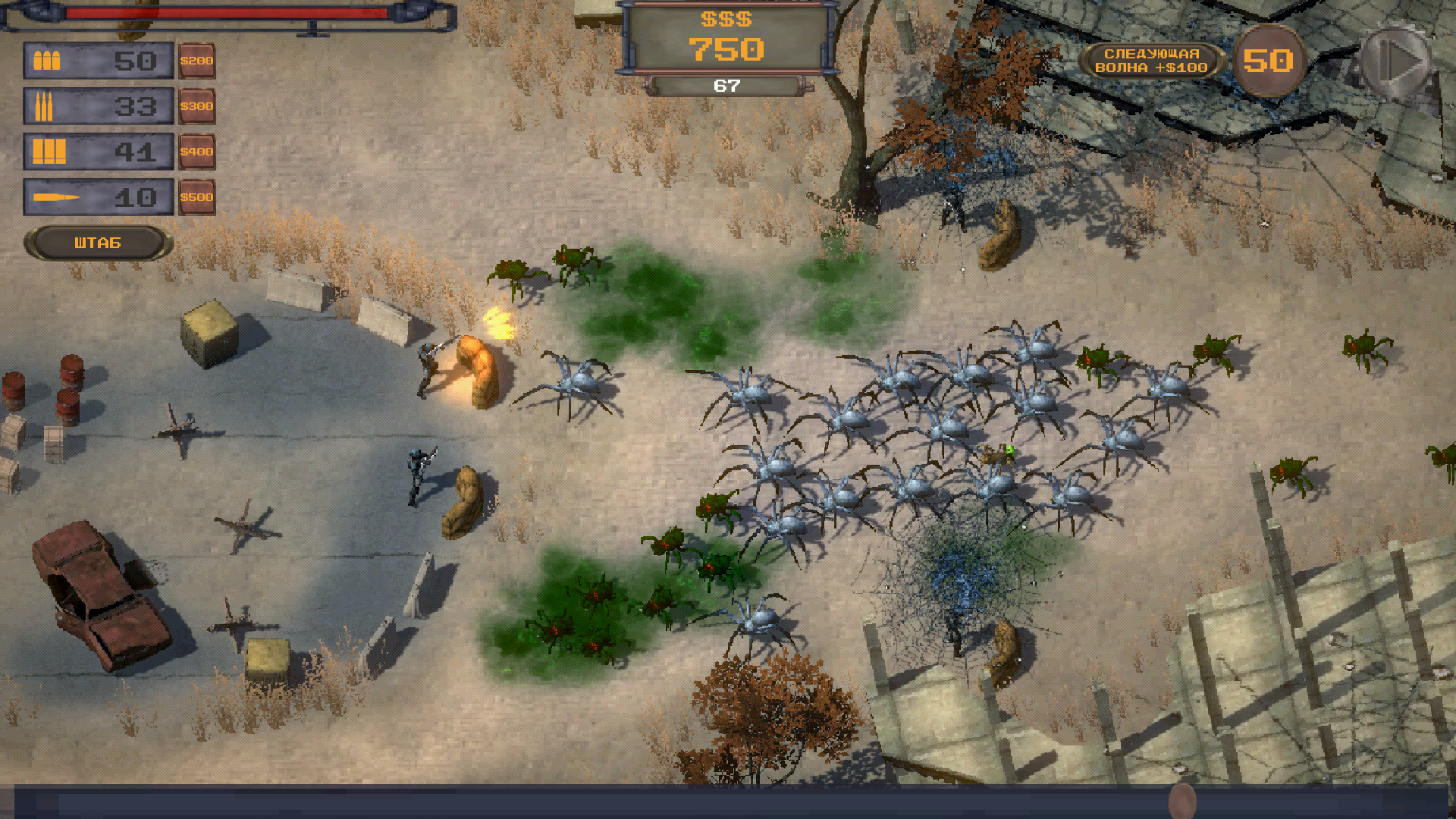Click the enemy counter badge showing 67

[726, 86]
